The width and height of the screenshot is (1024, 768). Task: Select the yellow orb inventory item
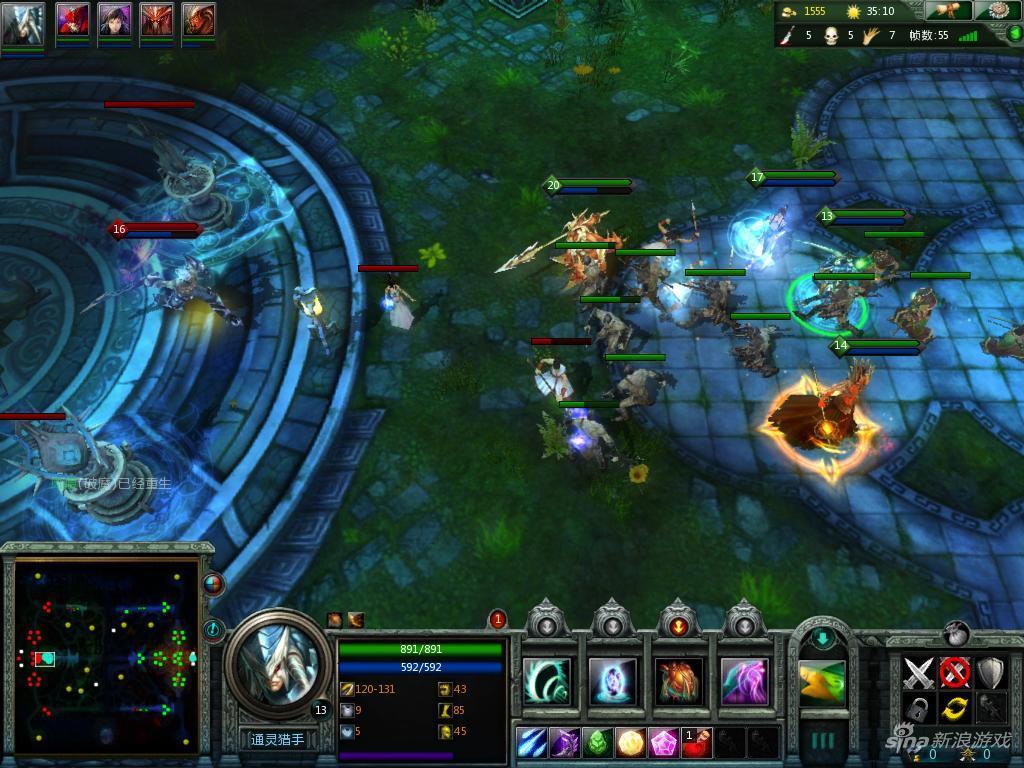[631, 743]
